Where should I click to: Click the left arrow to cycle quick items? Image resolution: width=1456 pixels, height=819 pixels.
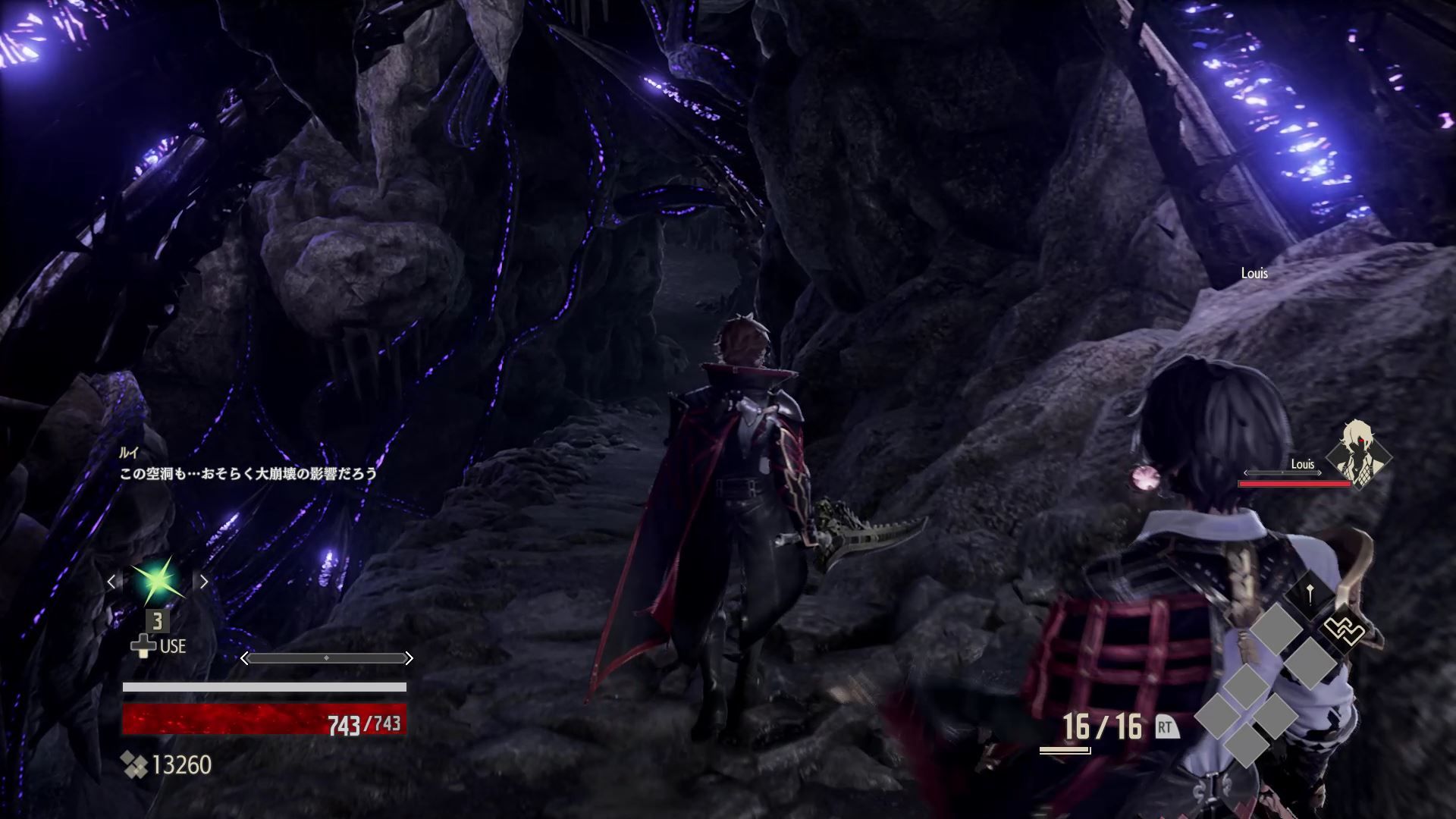pos(112,582)
